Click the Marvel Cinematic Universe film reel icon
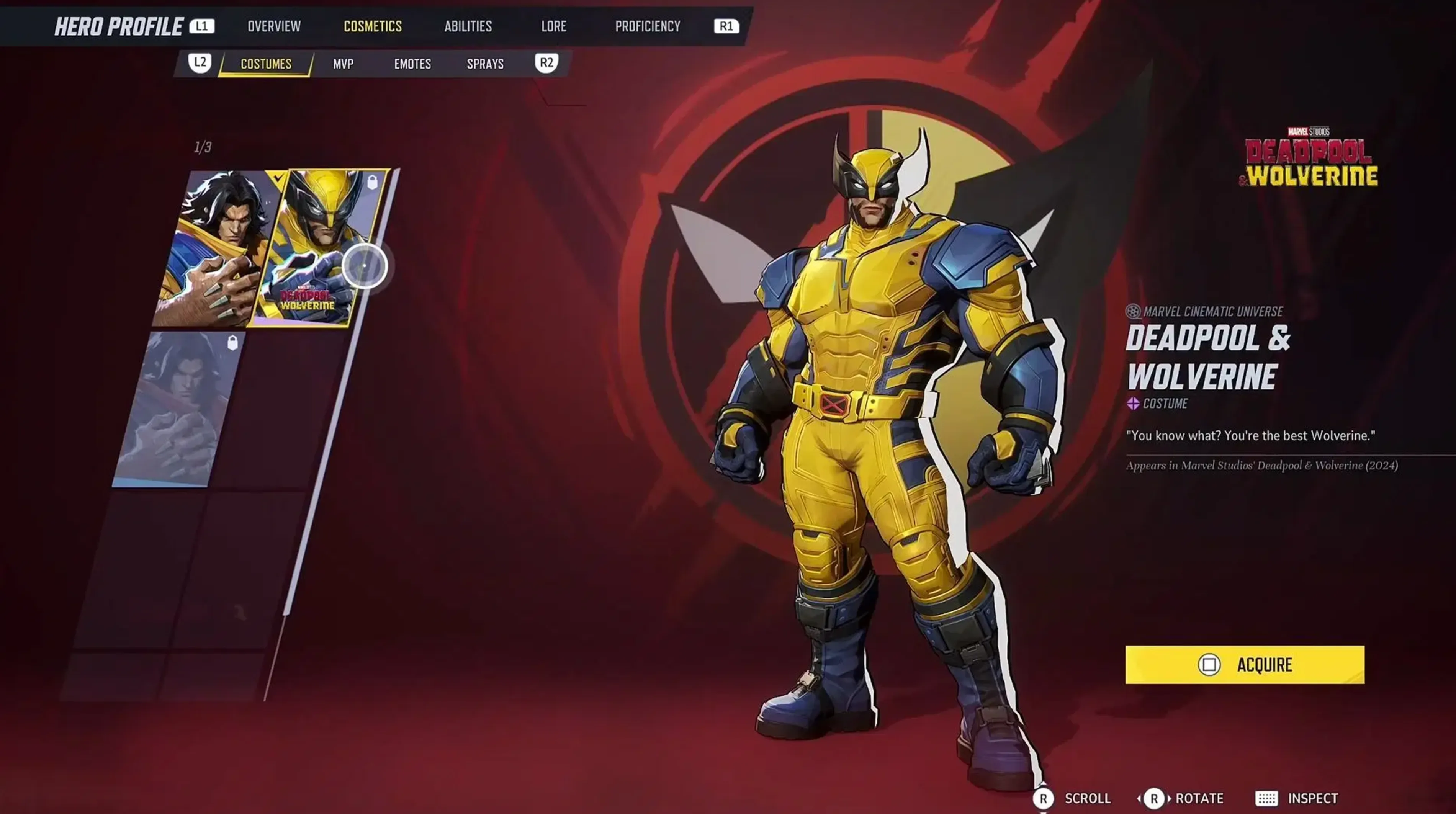Screen dimensions: 1456x814 pos(1133,311)
